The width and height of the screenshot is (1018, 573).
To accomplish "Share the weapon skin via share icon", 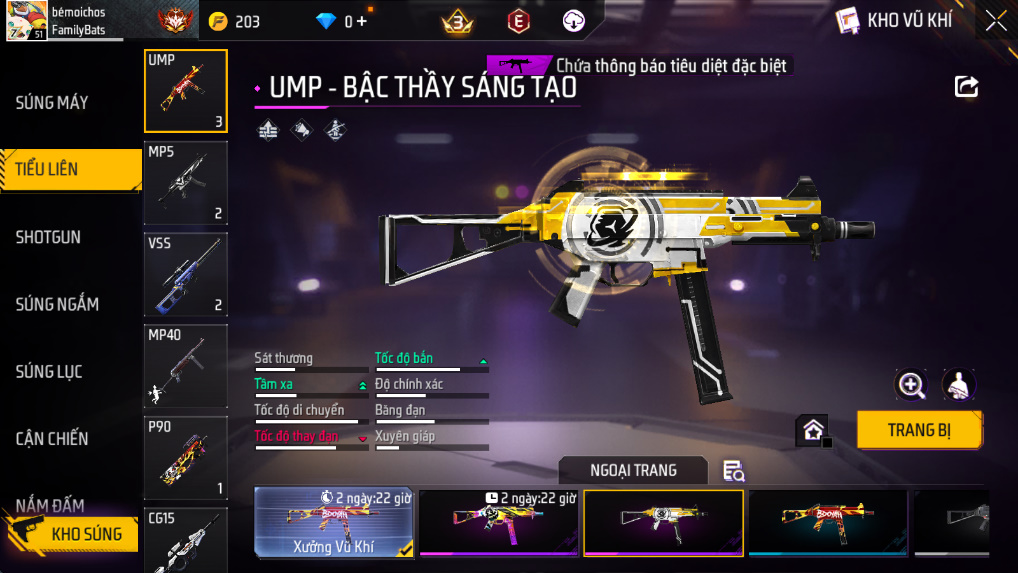I will [x=966, y=87].
